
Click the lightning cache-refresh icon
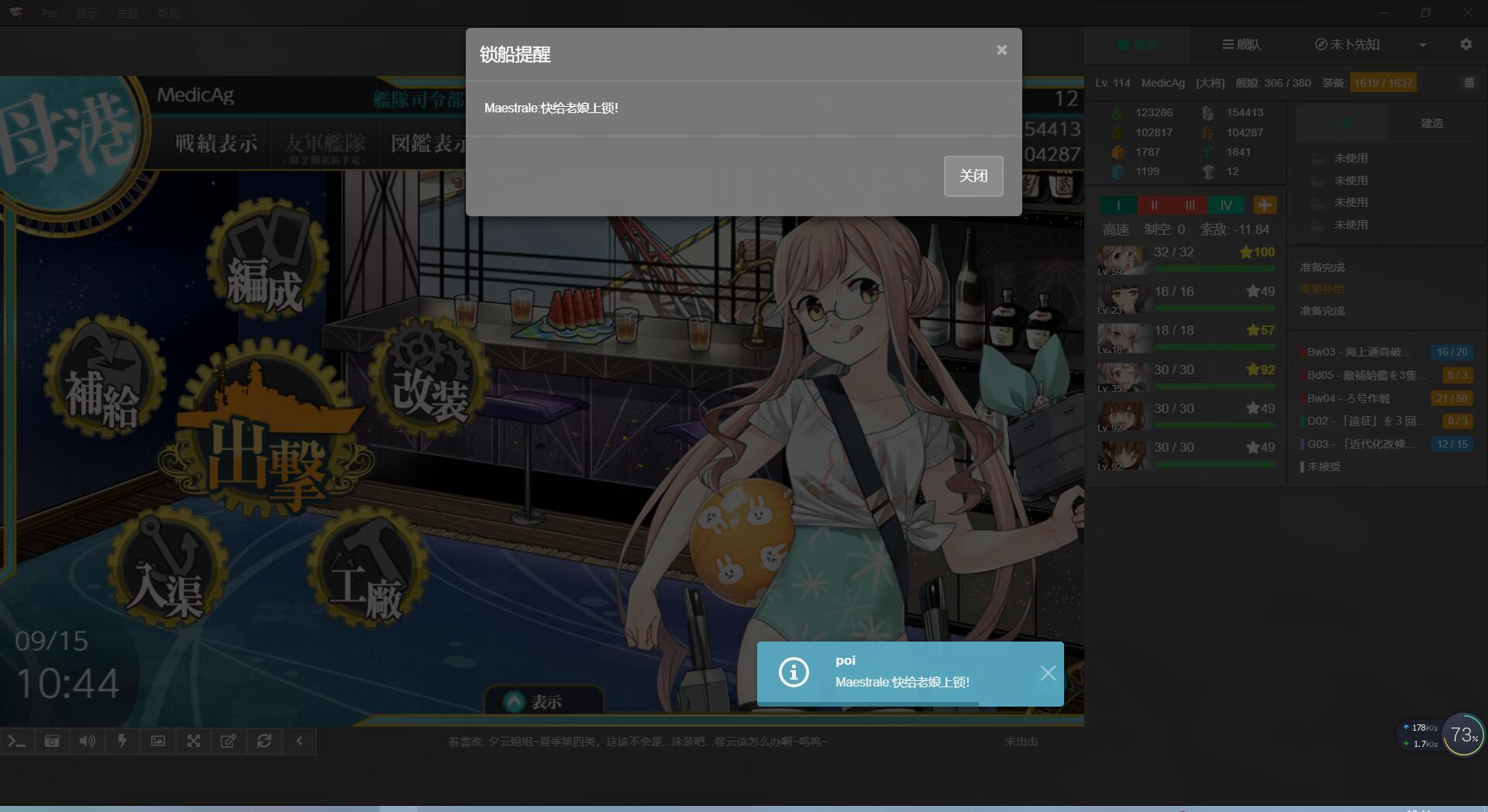click(122, 741)
